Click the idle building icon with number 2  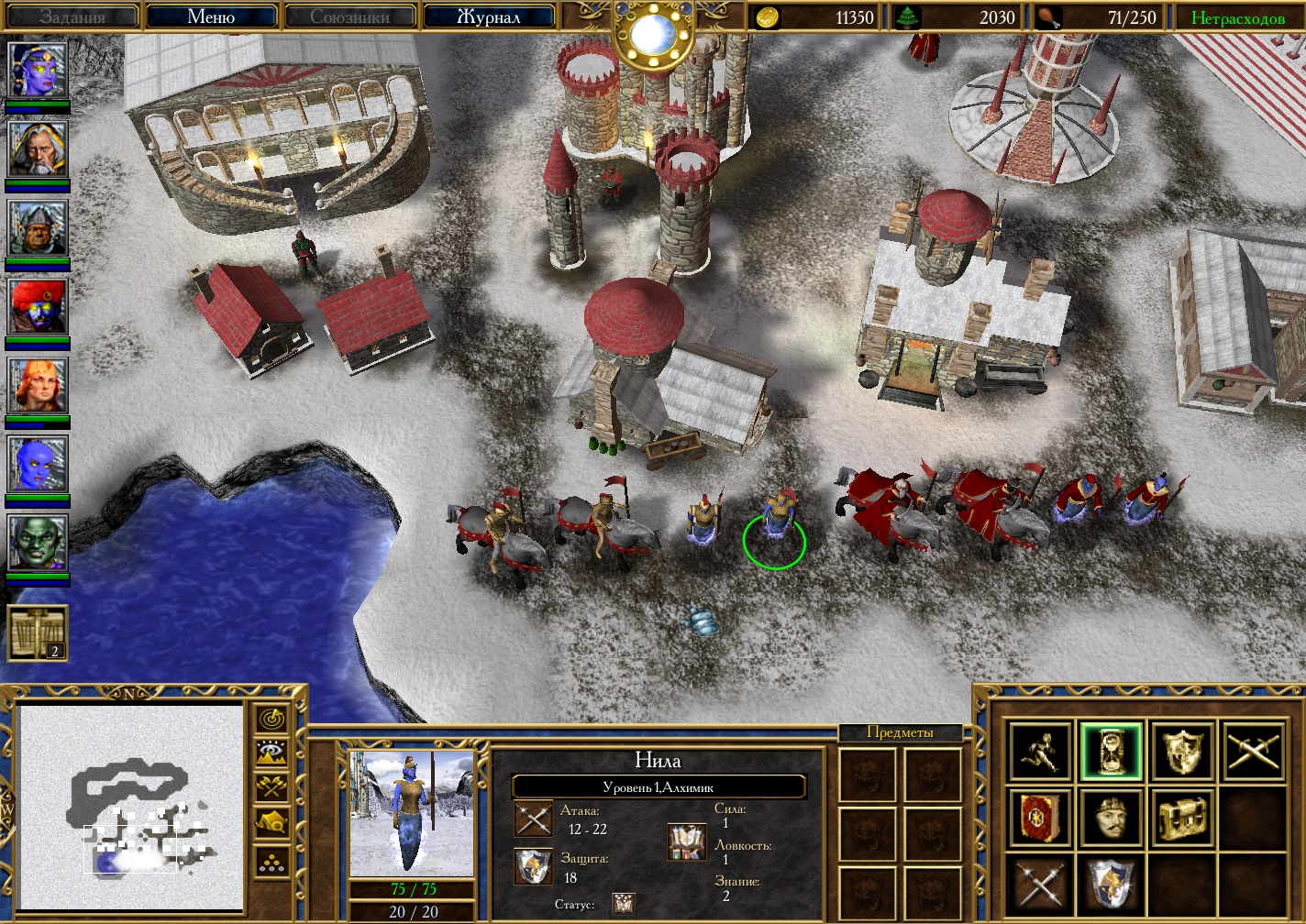tap(38, 632)
